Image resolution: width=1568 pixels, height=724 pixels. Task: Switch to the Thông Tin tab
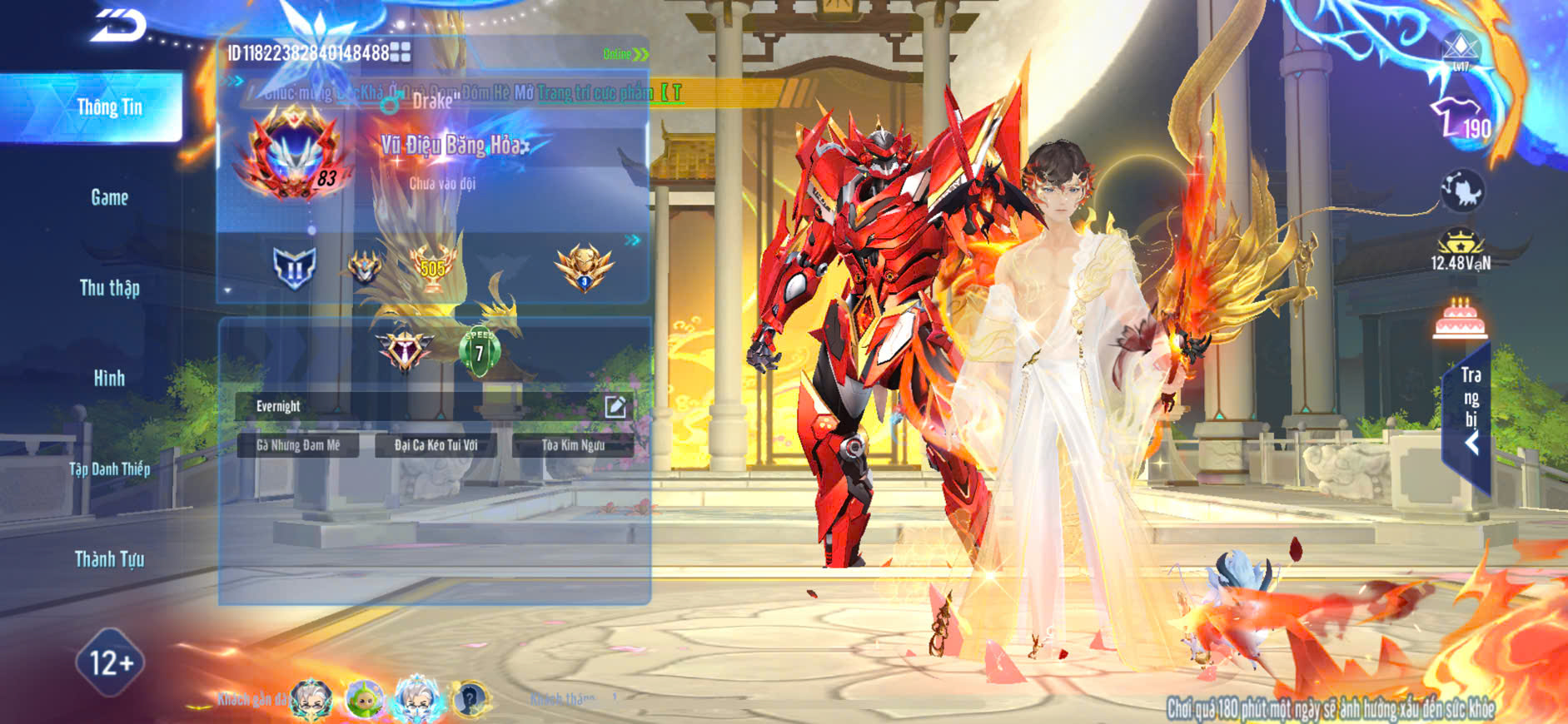coord(109,107)
